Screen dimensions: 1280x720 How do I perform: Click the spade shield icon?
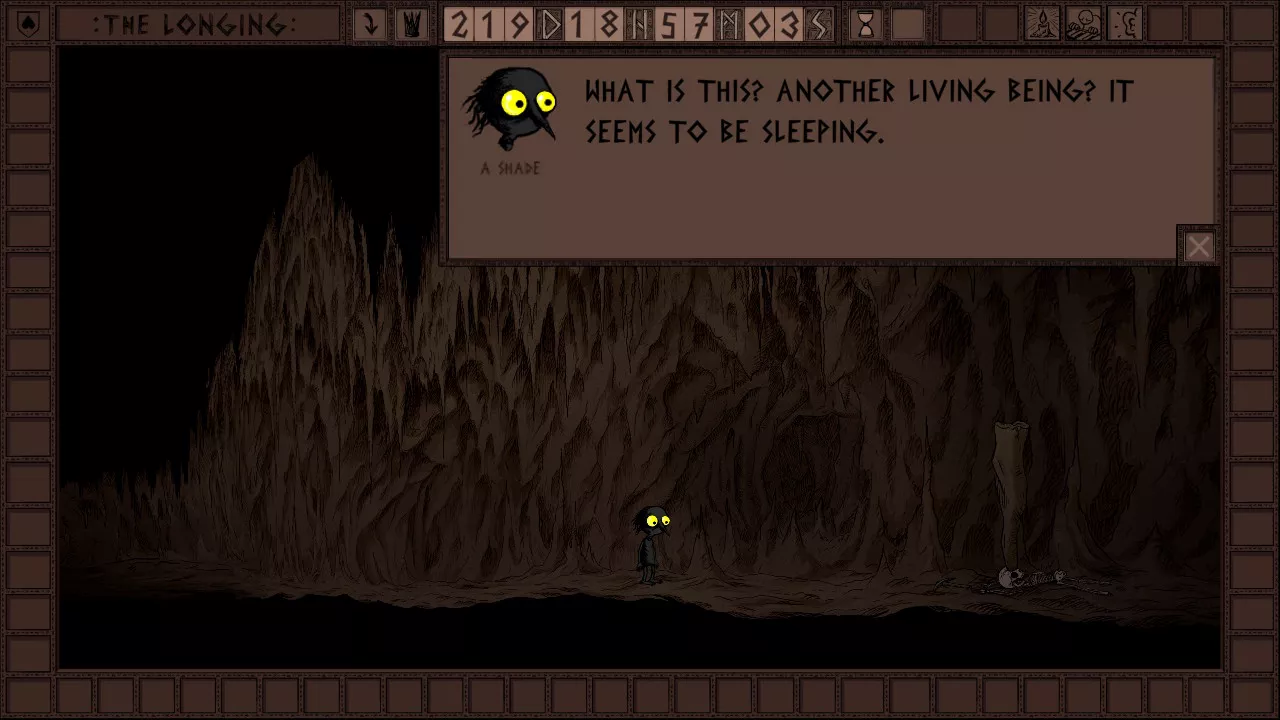point(27,25)
